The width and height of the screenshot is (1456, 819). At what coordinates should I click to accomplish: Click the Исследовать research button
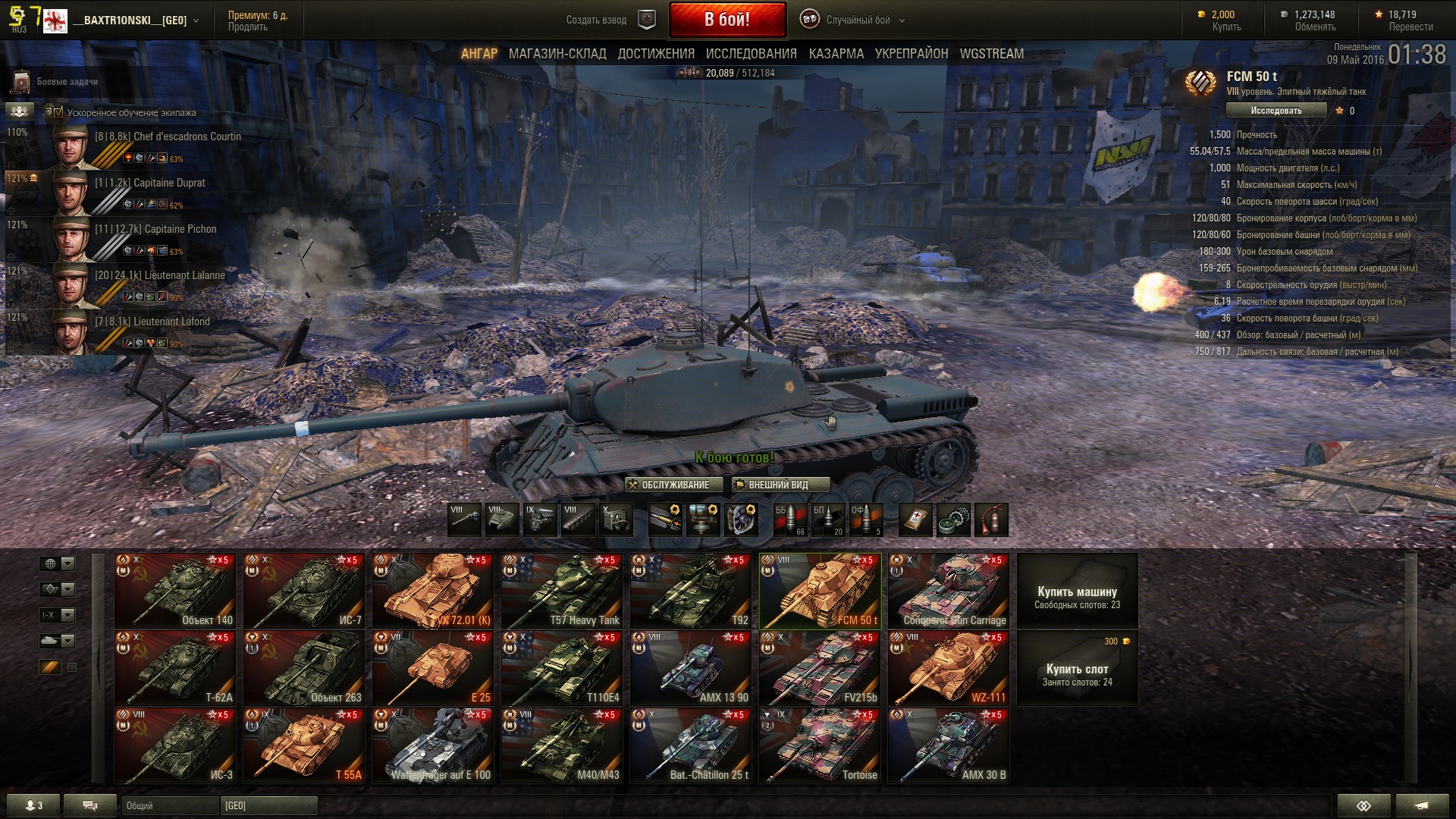pyautogui.click(x=1276, y=111)
